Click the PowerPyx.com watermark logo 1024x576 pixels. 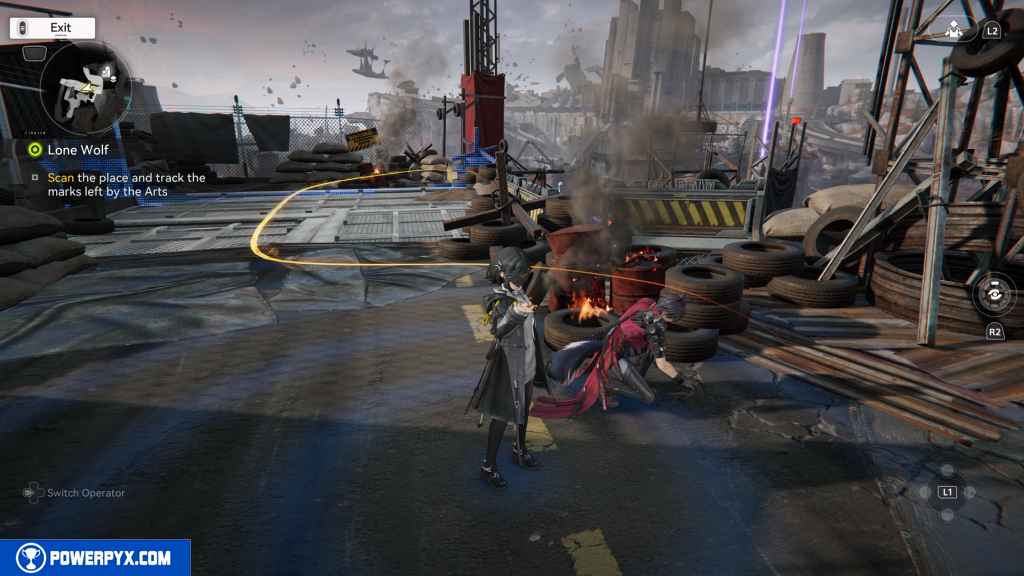pyautogui.click(x=95, y=558)
